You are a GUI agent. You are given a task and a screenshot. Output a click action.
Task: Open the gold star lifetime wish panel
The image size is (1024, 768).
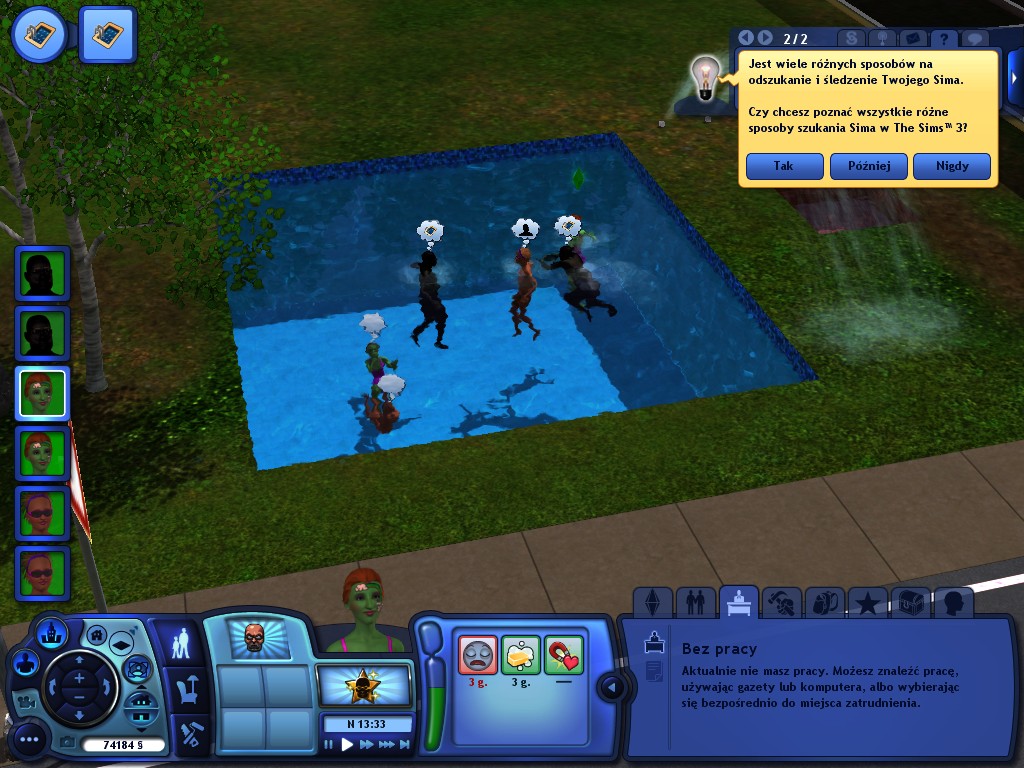tap(363, 686)
